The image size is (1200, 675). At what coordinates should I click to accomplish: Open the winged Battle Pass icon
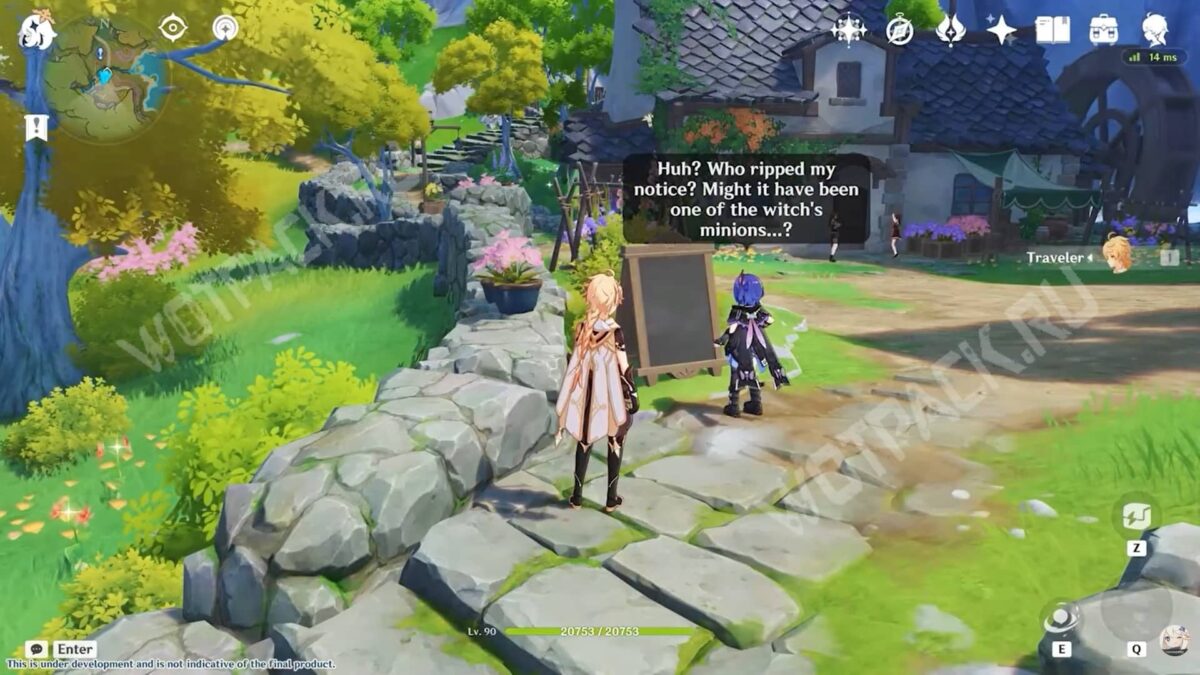pos(950,30)
